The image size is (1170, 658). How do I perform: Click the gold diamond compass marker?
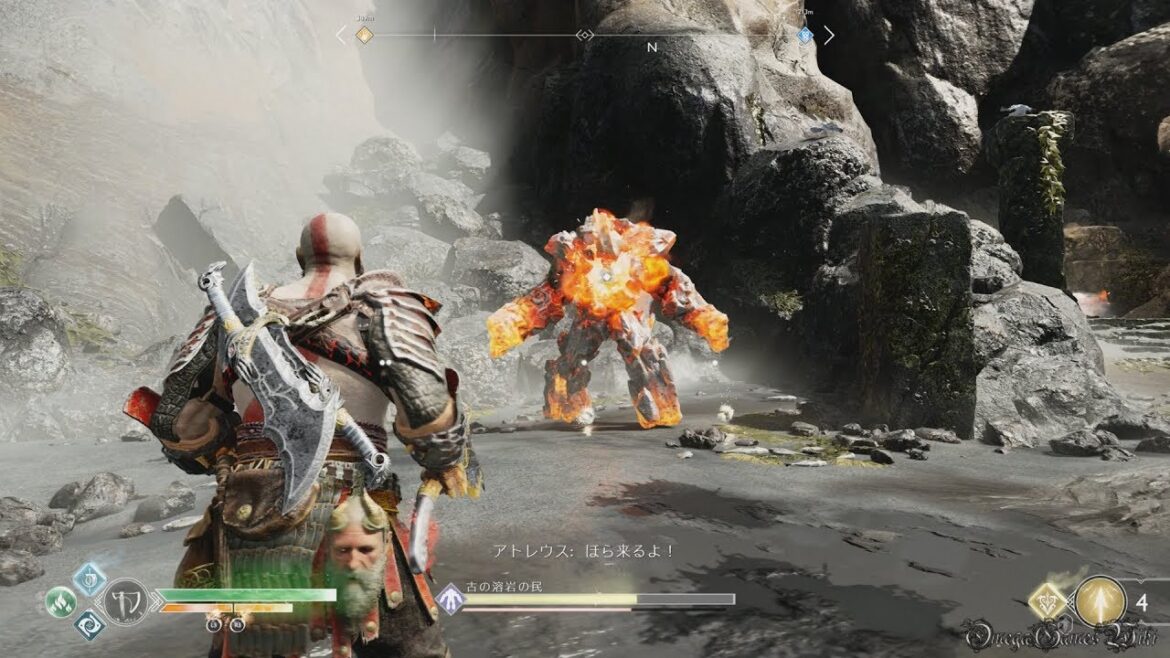pyautogui.click(x=364, y=35)
